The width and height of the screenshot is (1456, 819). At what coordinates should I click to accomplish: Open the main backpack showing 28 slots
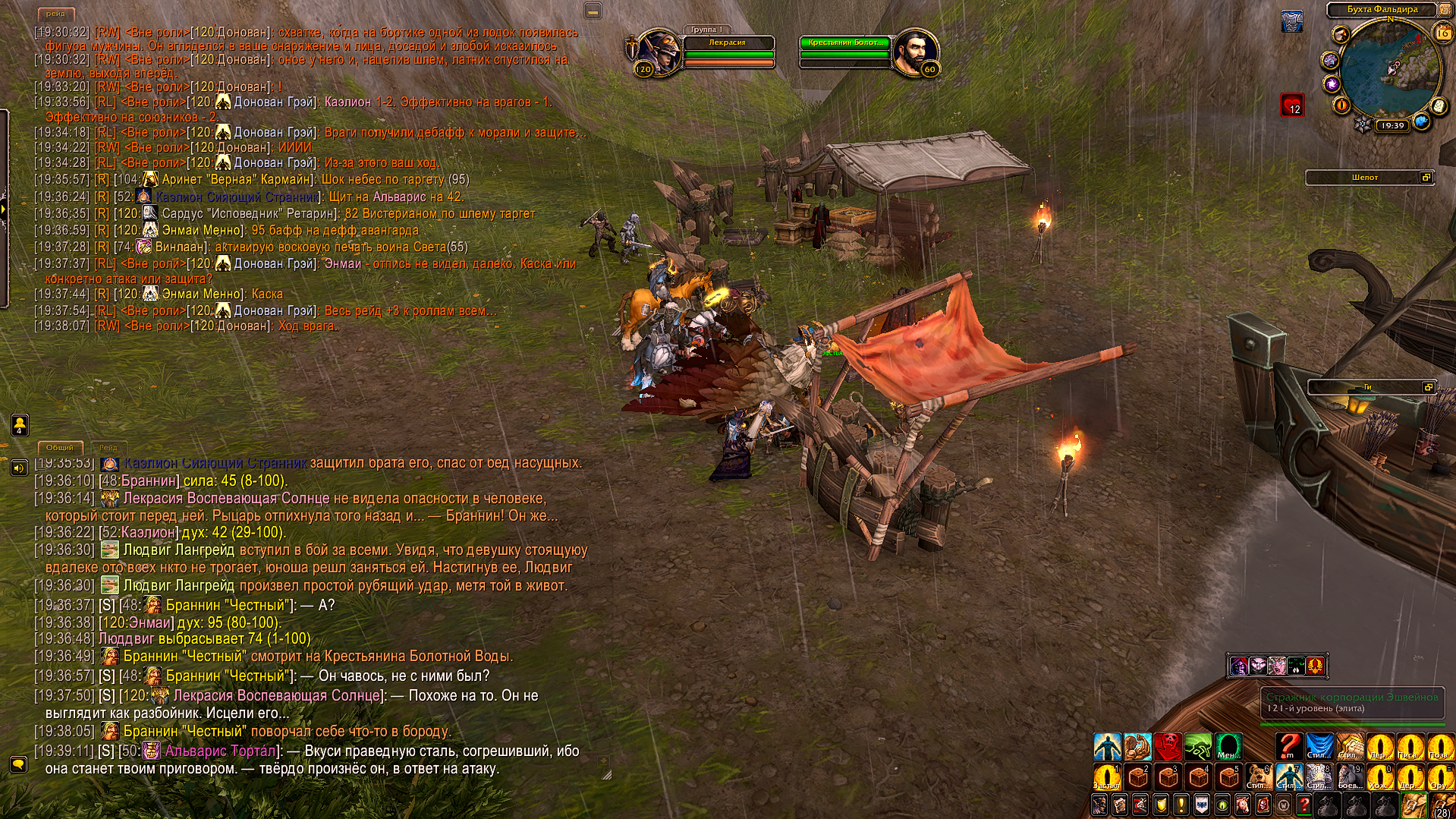coord(1442,806)
